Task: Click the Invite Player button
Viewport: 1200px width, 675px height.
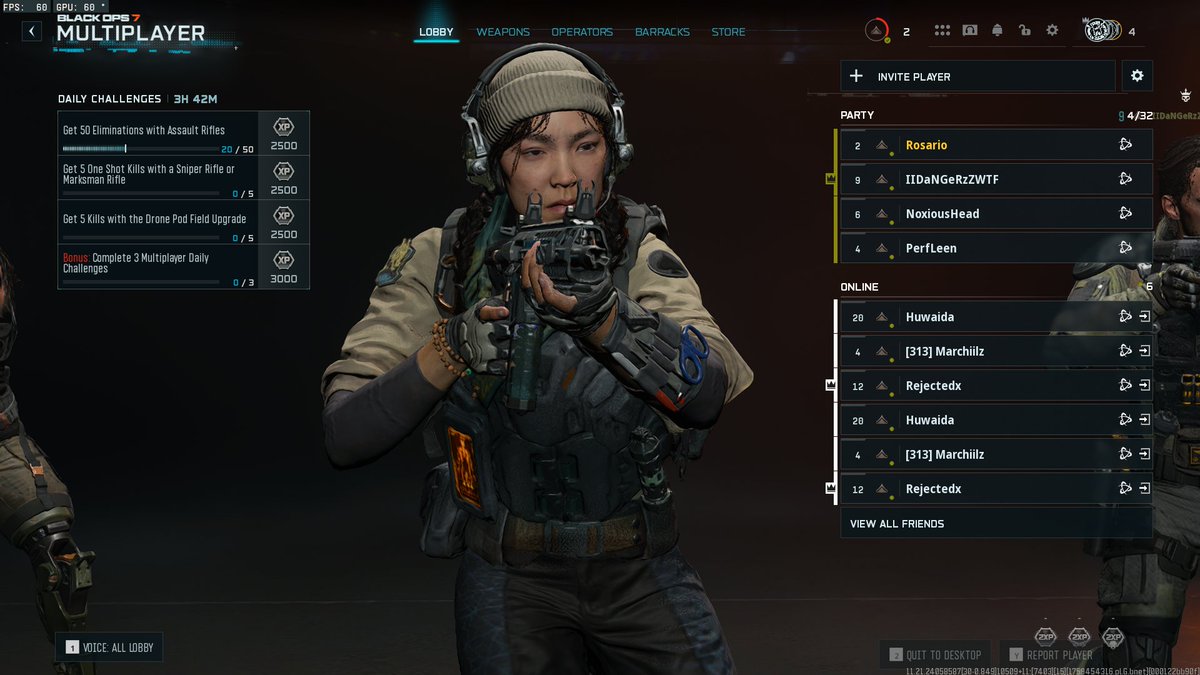Action: click(x=977, y=76)
